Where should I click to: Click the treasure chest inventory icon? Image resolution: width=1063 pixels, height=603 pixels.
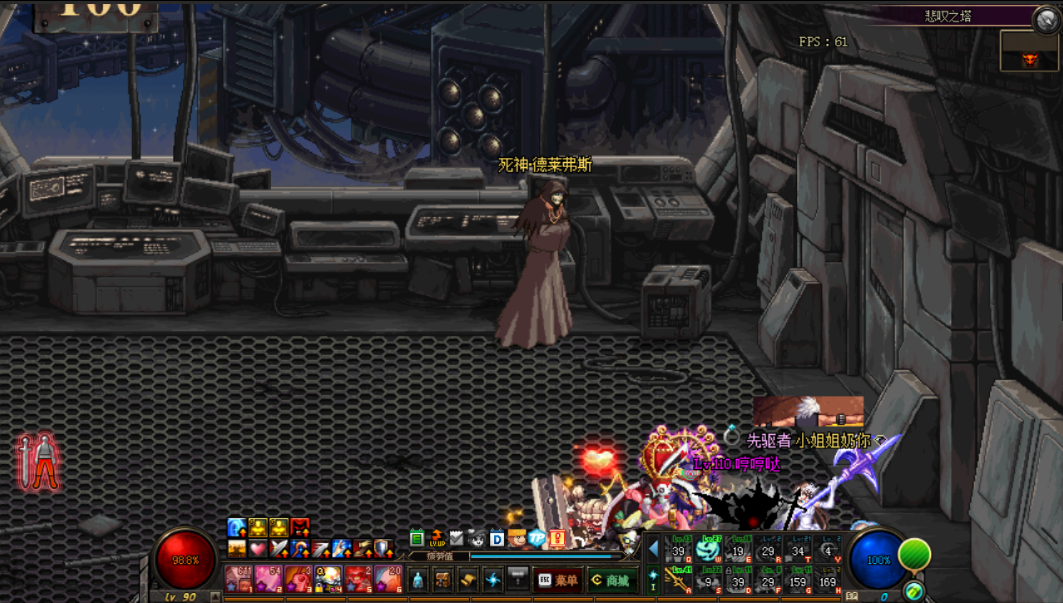442,580
